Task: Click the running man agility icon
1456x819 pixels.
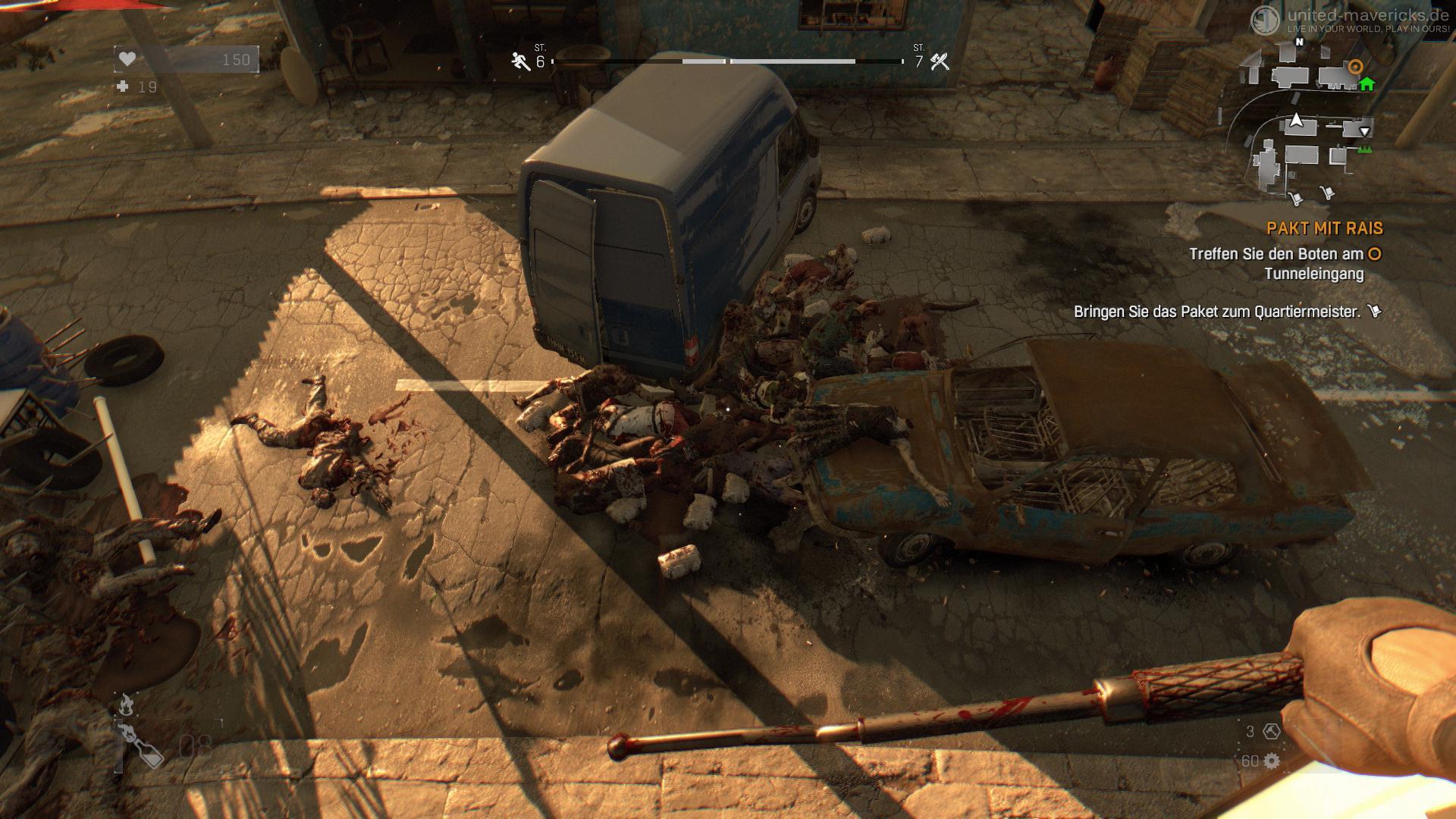Action: [x=520, y=61]
